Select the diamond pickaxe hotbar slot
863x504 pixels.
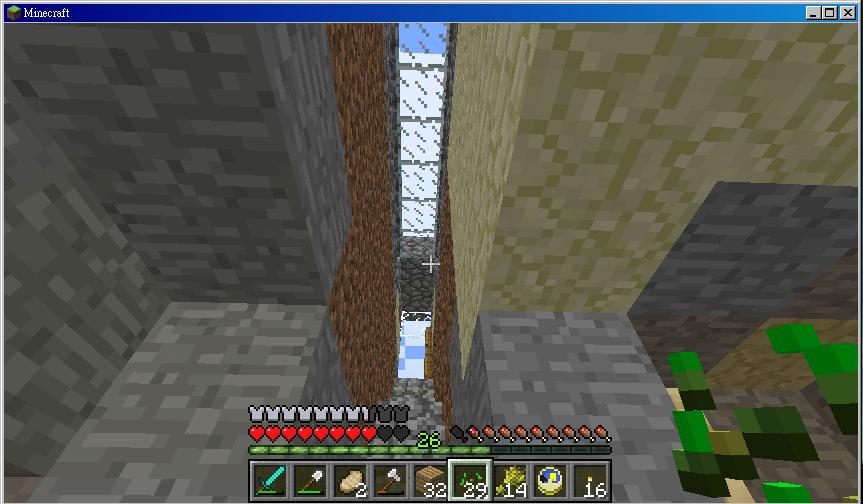[270, 480]
